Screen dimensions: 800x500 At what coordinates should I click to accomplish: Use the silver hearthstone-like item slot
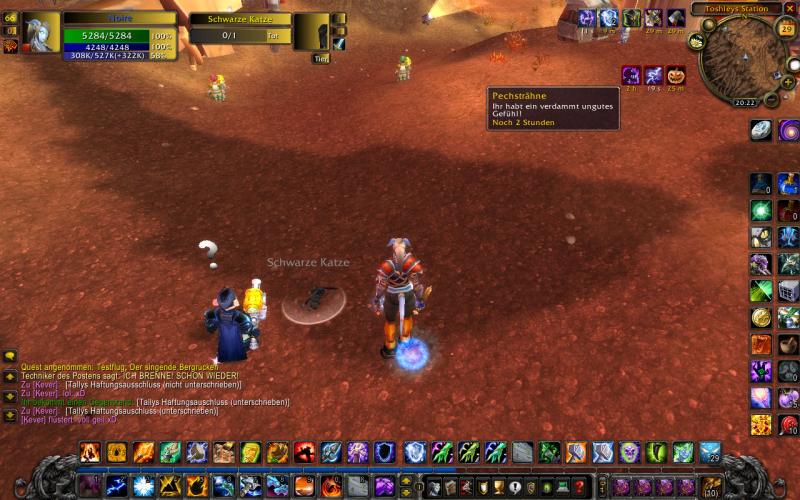click(x=761, y=130)
